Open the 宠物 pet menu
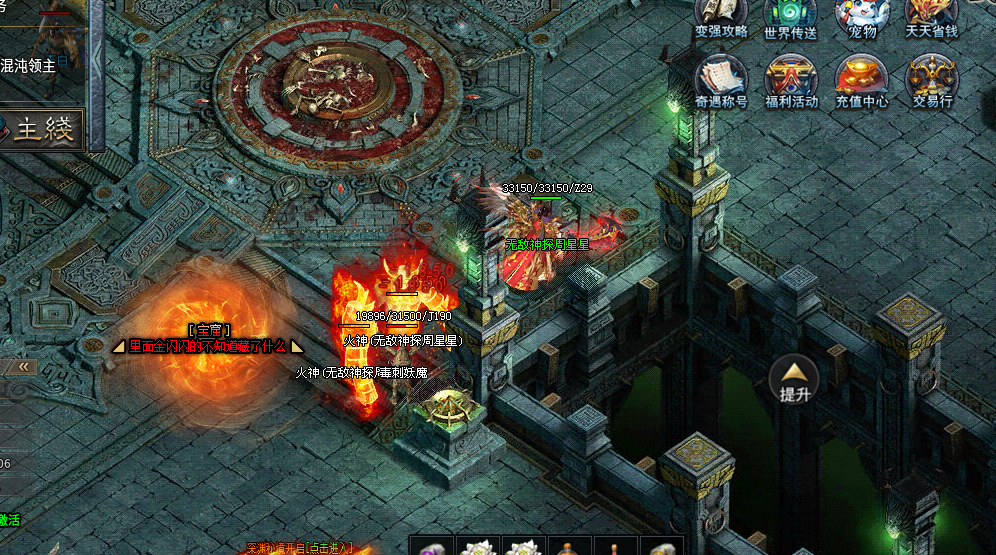 [862, 15]
